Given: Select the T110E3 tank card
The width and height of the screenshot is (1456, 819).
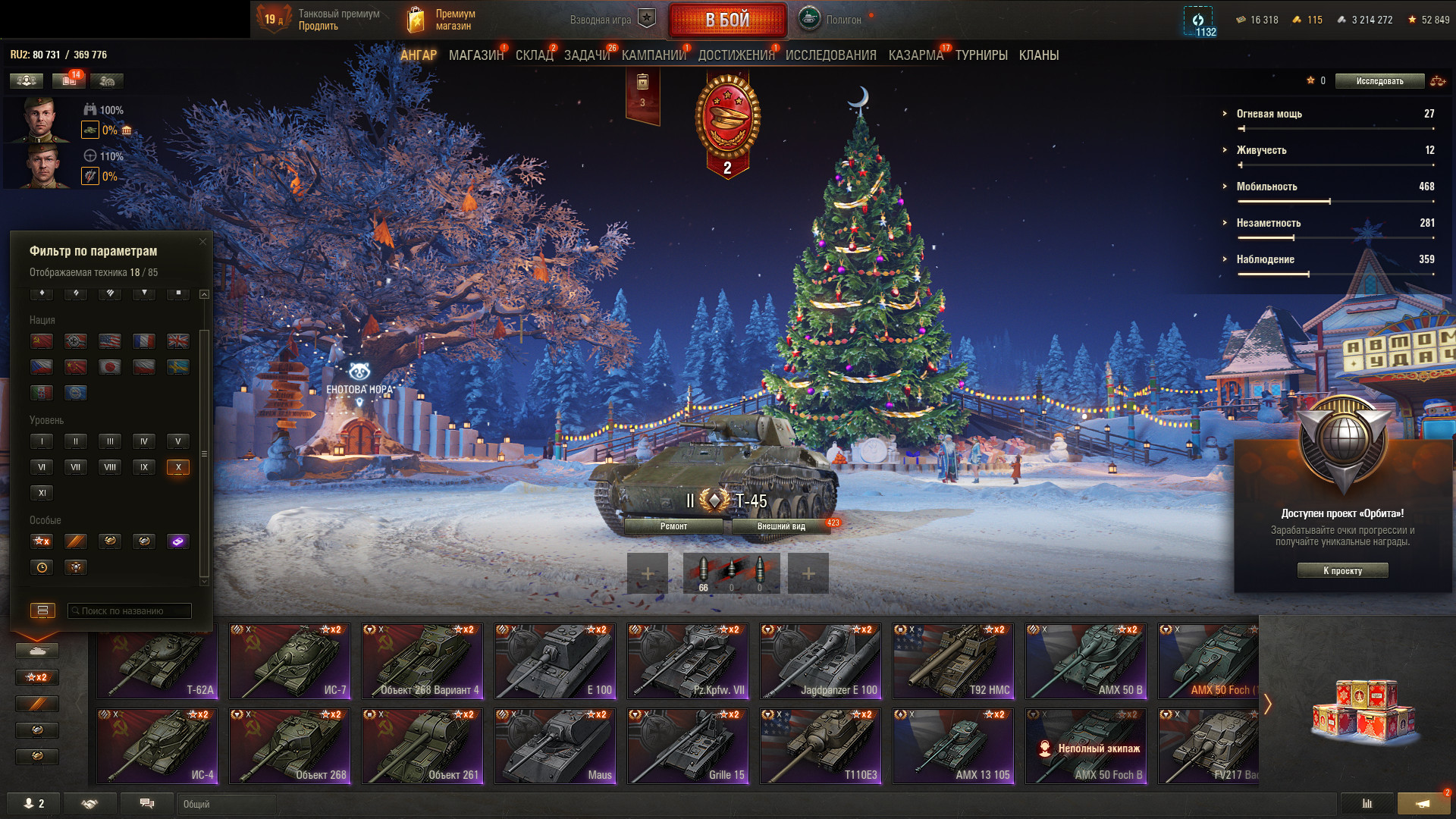Looking at the screenshot, I should coord(821,746).
